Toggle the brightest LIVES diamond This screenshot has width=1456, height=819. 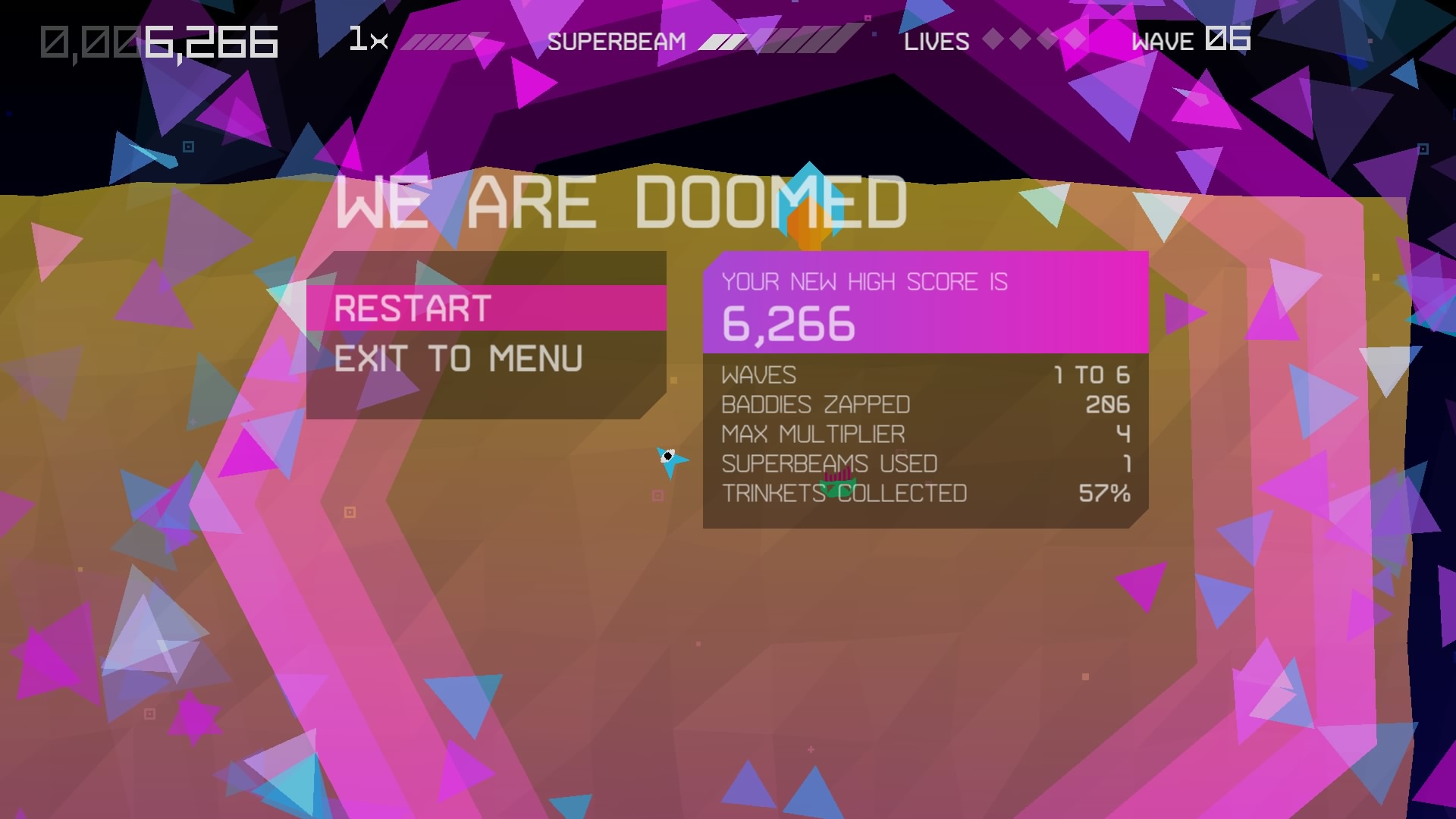(x=1073, y=38)
